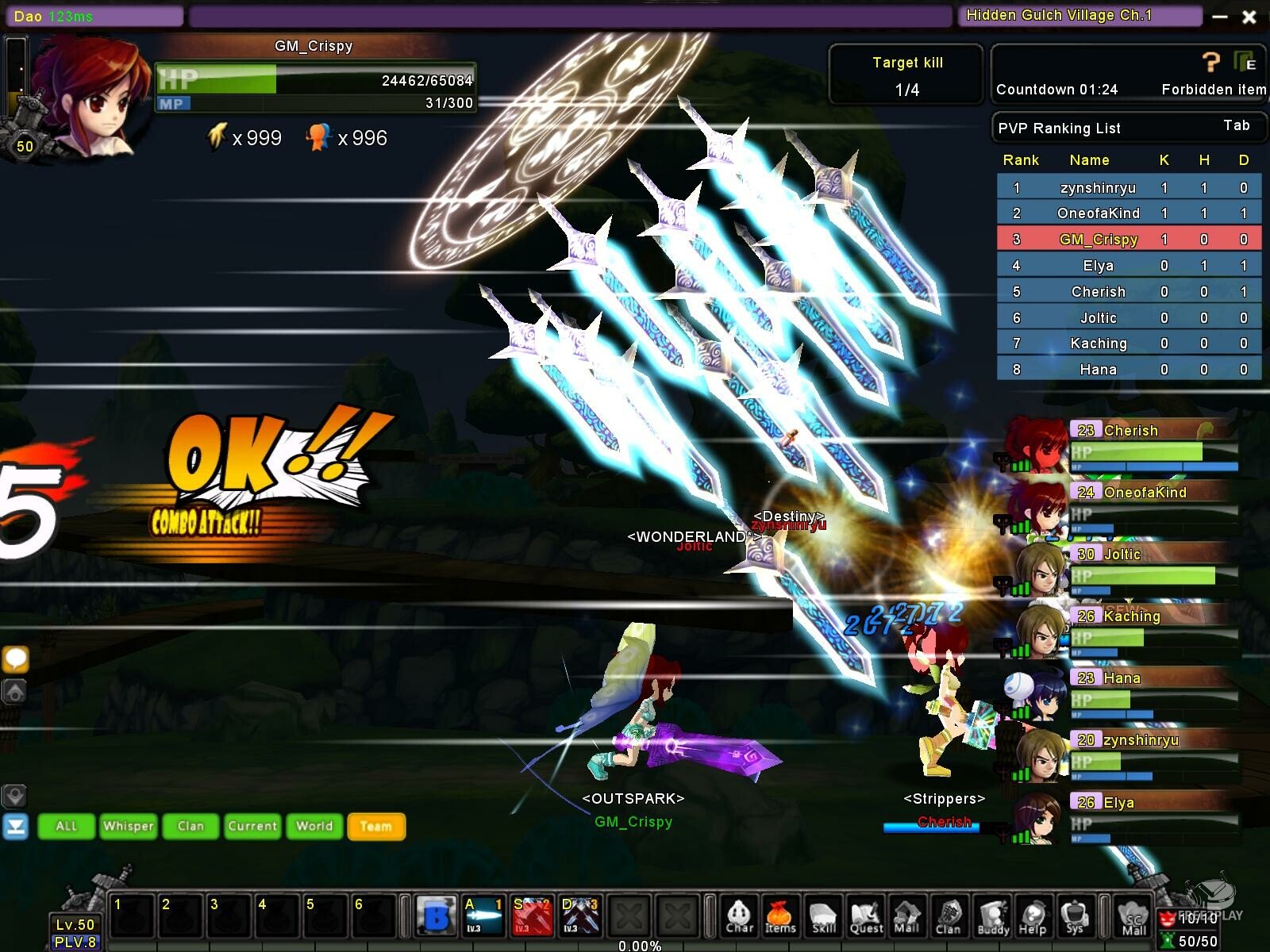This screenshot has width=1270, height=952.
Task: Open the Sys system menu
Action: point(1075,917)
